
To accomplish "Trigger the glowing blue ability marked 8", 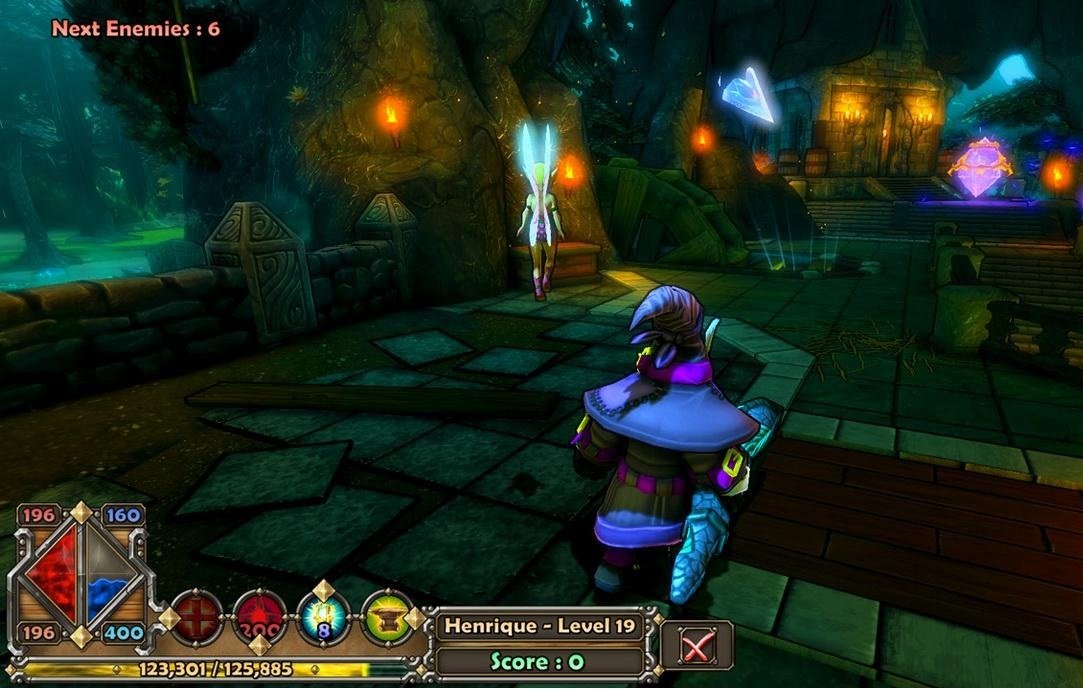I will pos(324,618).
